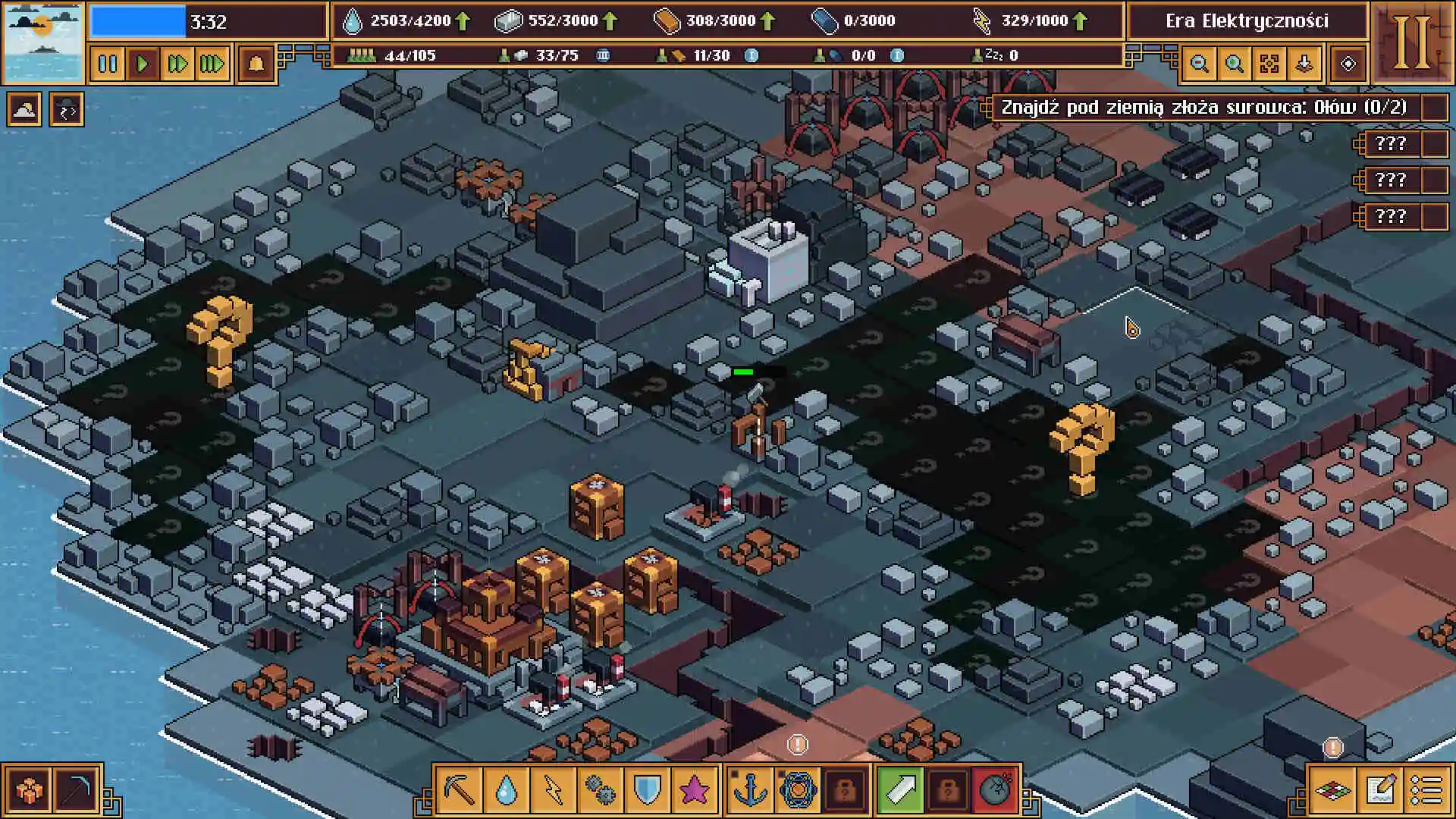The image size is (1456, 819).
Task: Activate triple fast-forward speed
Action: tap(212, 64)
